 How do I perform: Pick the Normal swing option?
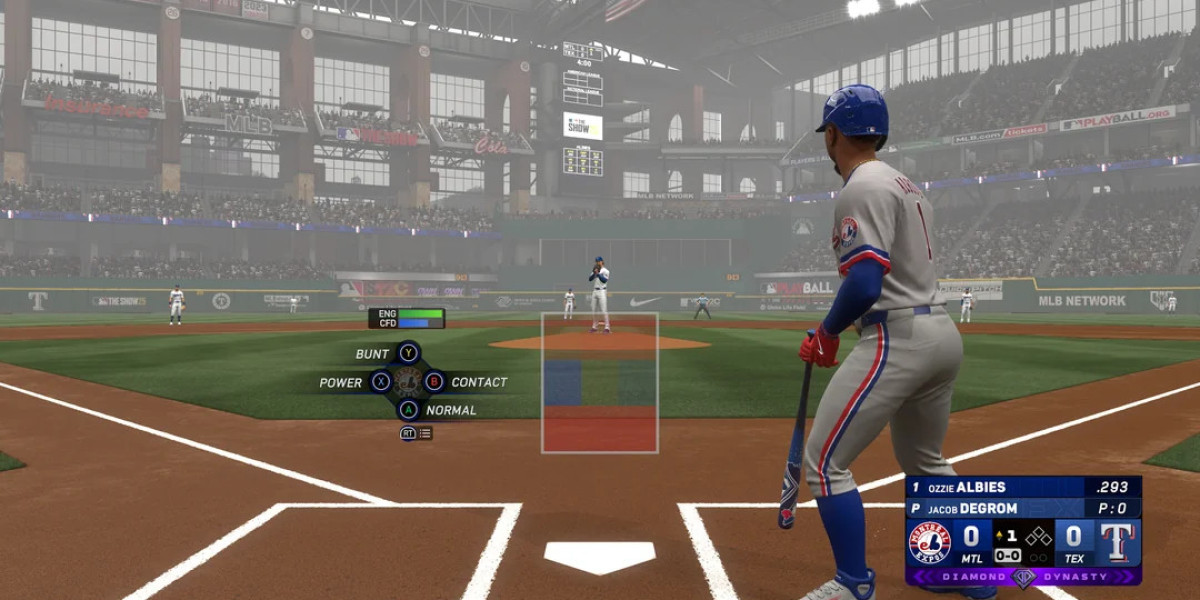pyautogui.click(x=408, y=409)
